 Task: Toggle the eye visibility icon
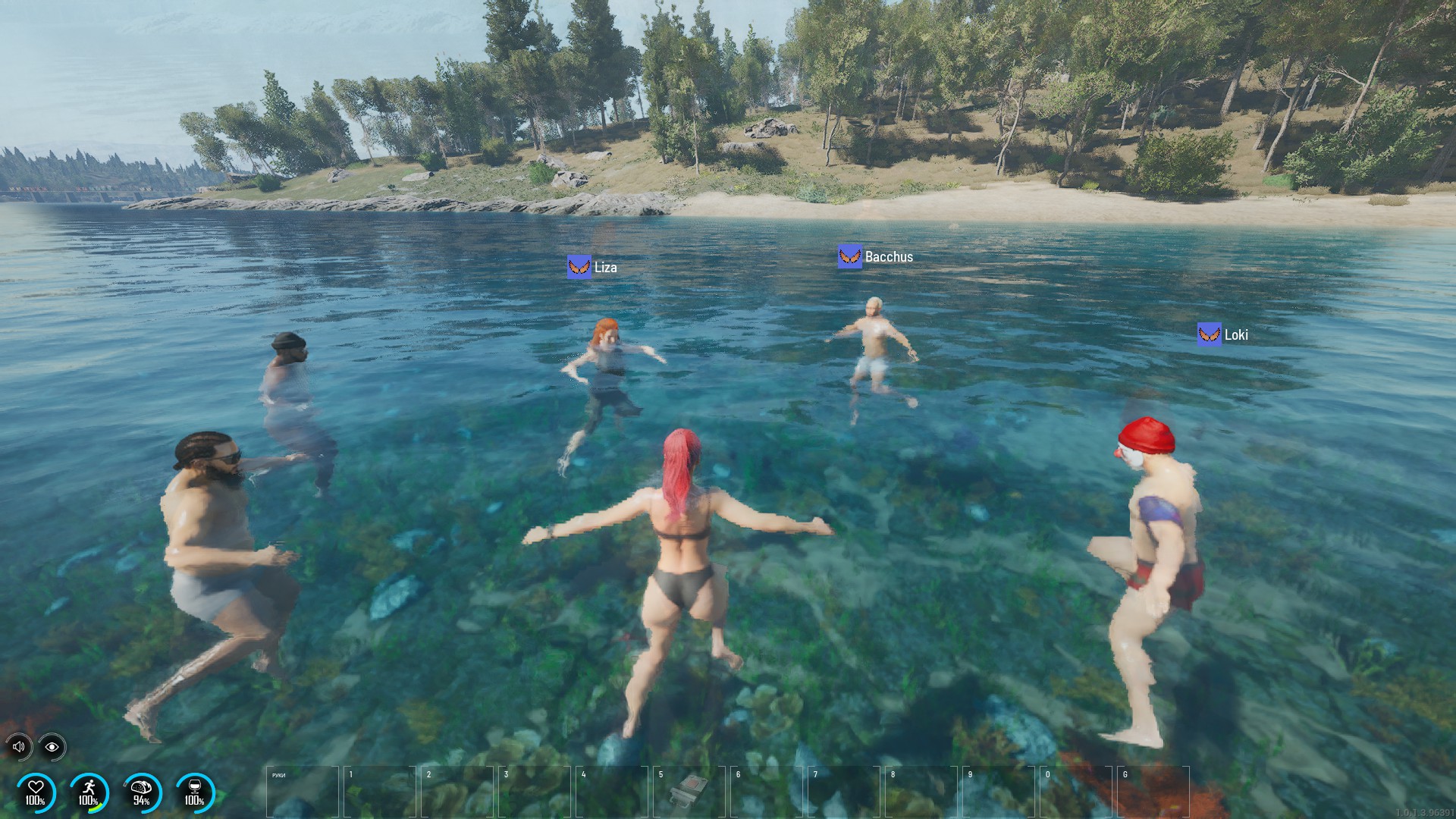(52, 747)
